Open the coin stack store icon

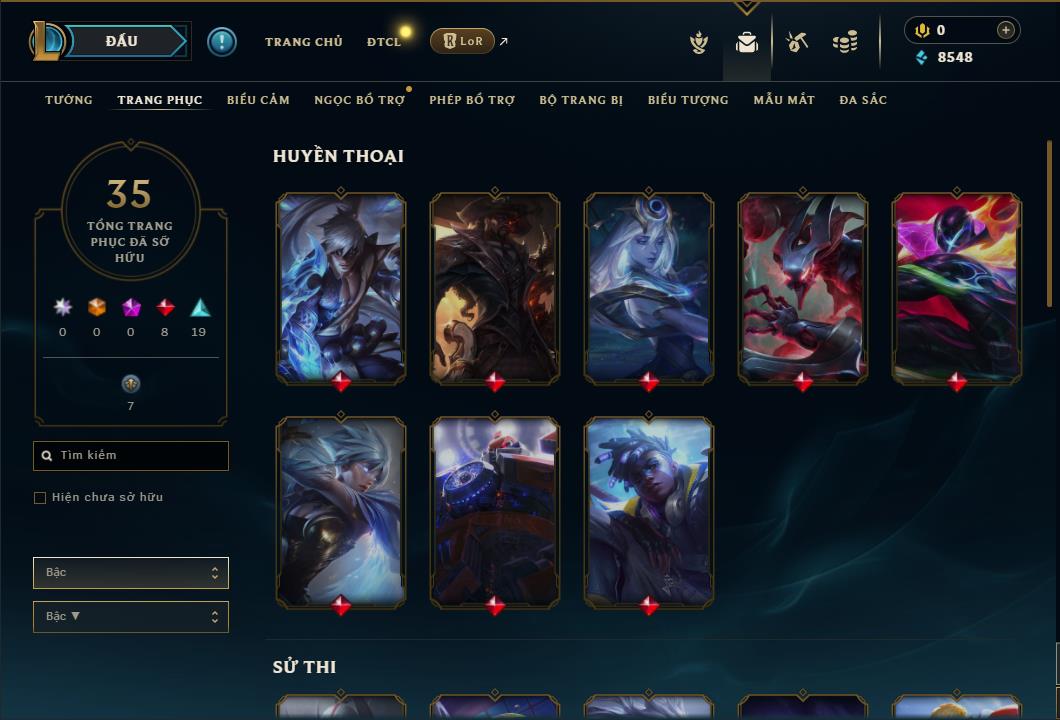pos(845,42)
